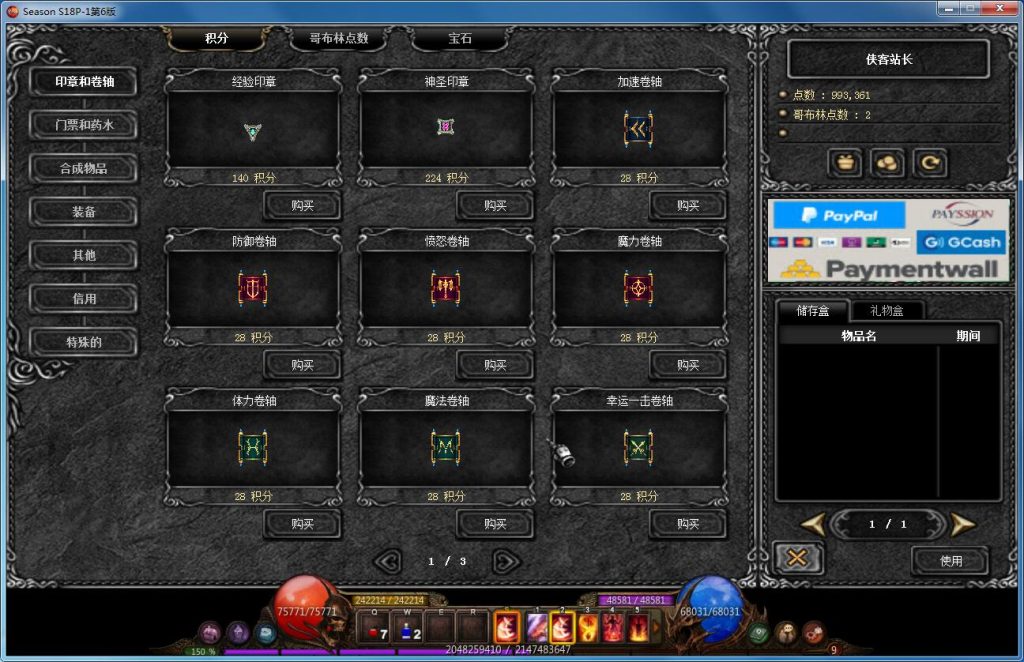Buy the 经验印章 with its 购买 button
This screenshot has width=1024, height=662.
tap(302, 206)
